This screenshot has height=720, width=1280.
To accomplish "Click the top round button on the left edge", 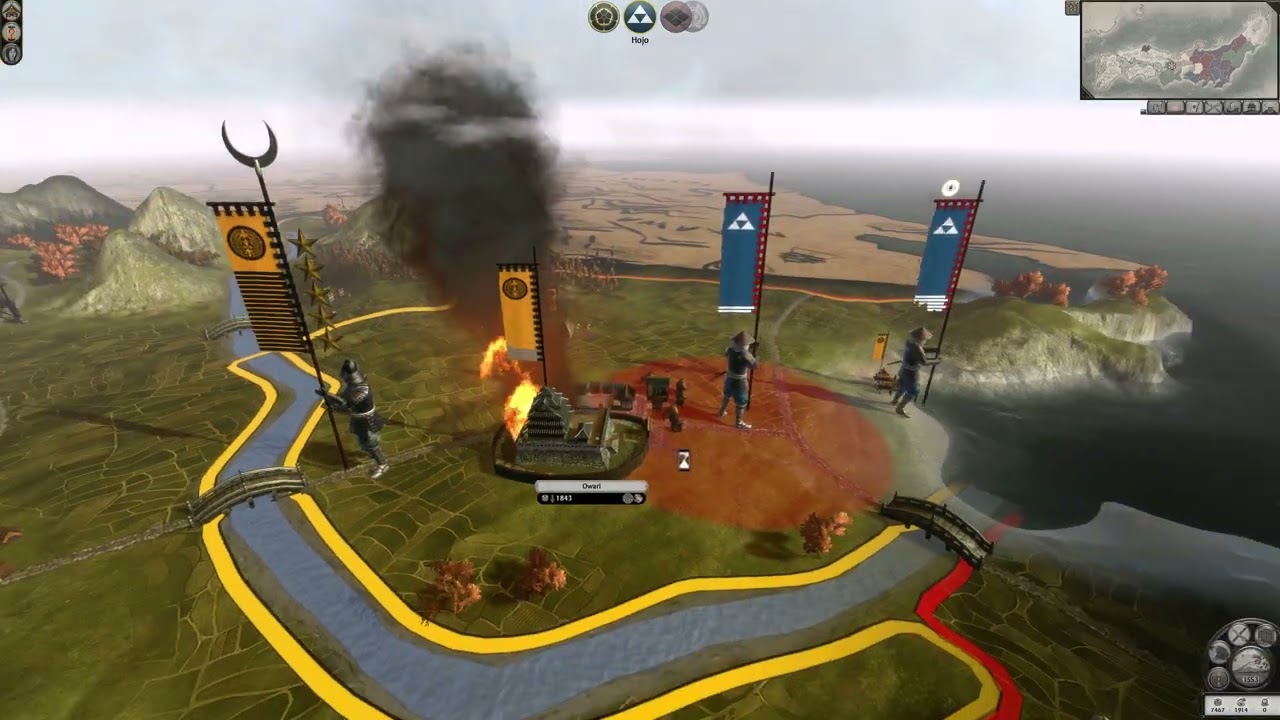I will [11, 10].
